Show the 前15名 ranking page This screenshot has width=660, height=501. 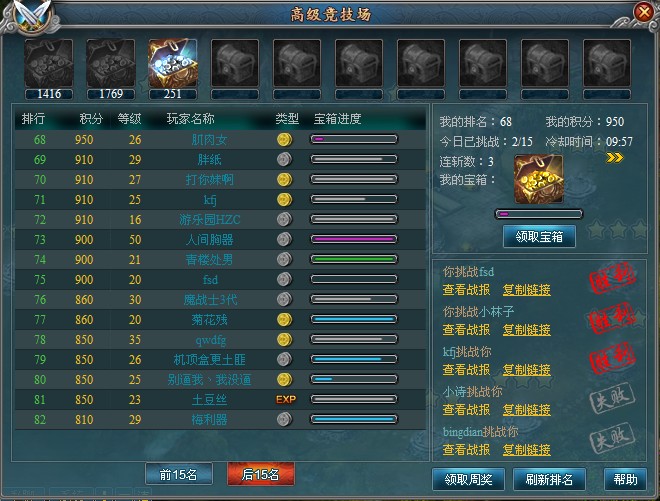click(180, 474)
